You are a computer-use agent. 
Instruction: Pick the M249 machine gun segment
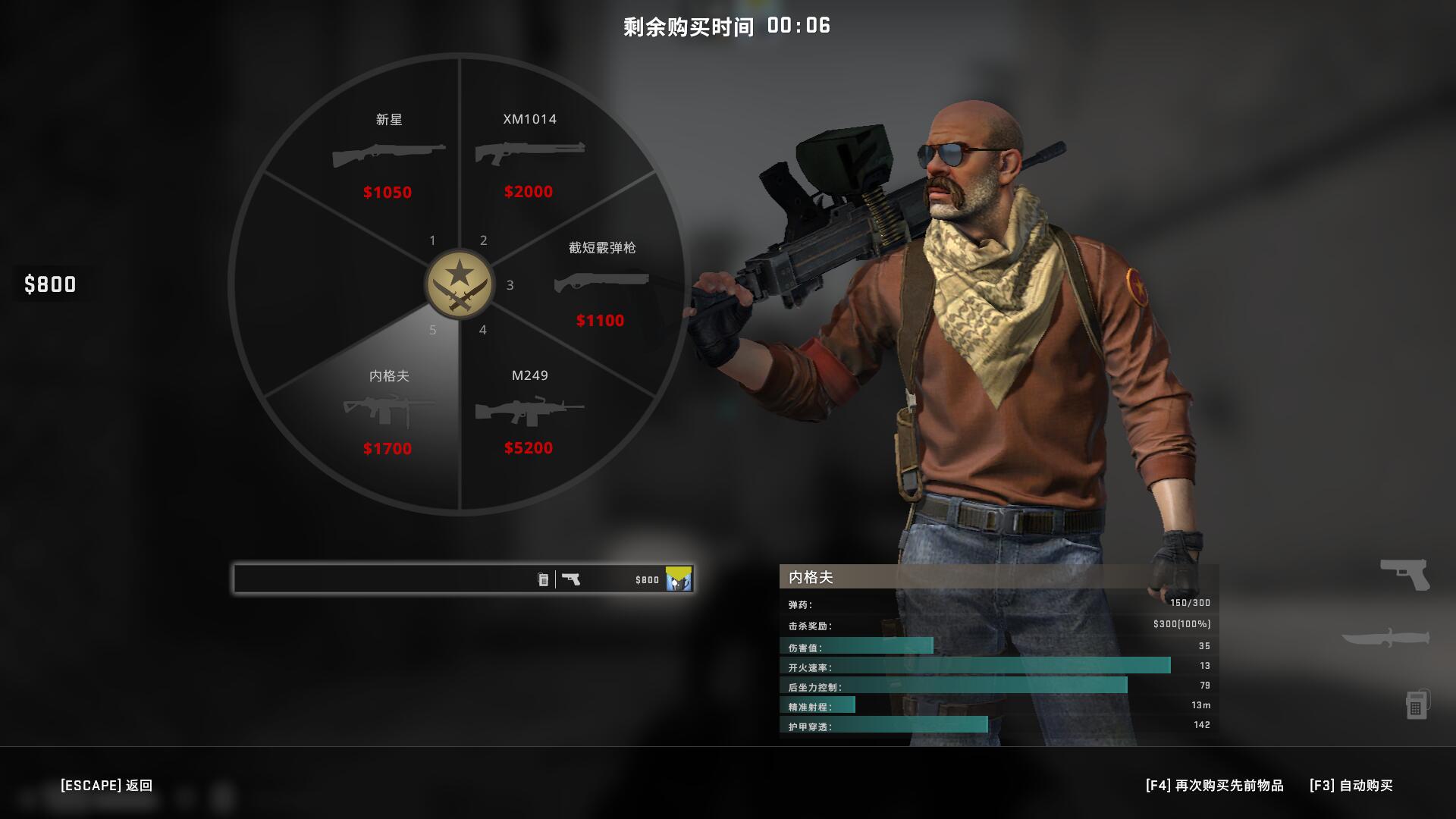click(x=529, y=413)
